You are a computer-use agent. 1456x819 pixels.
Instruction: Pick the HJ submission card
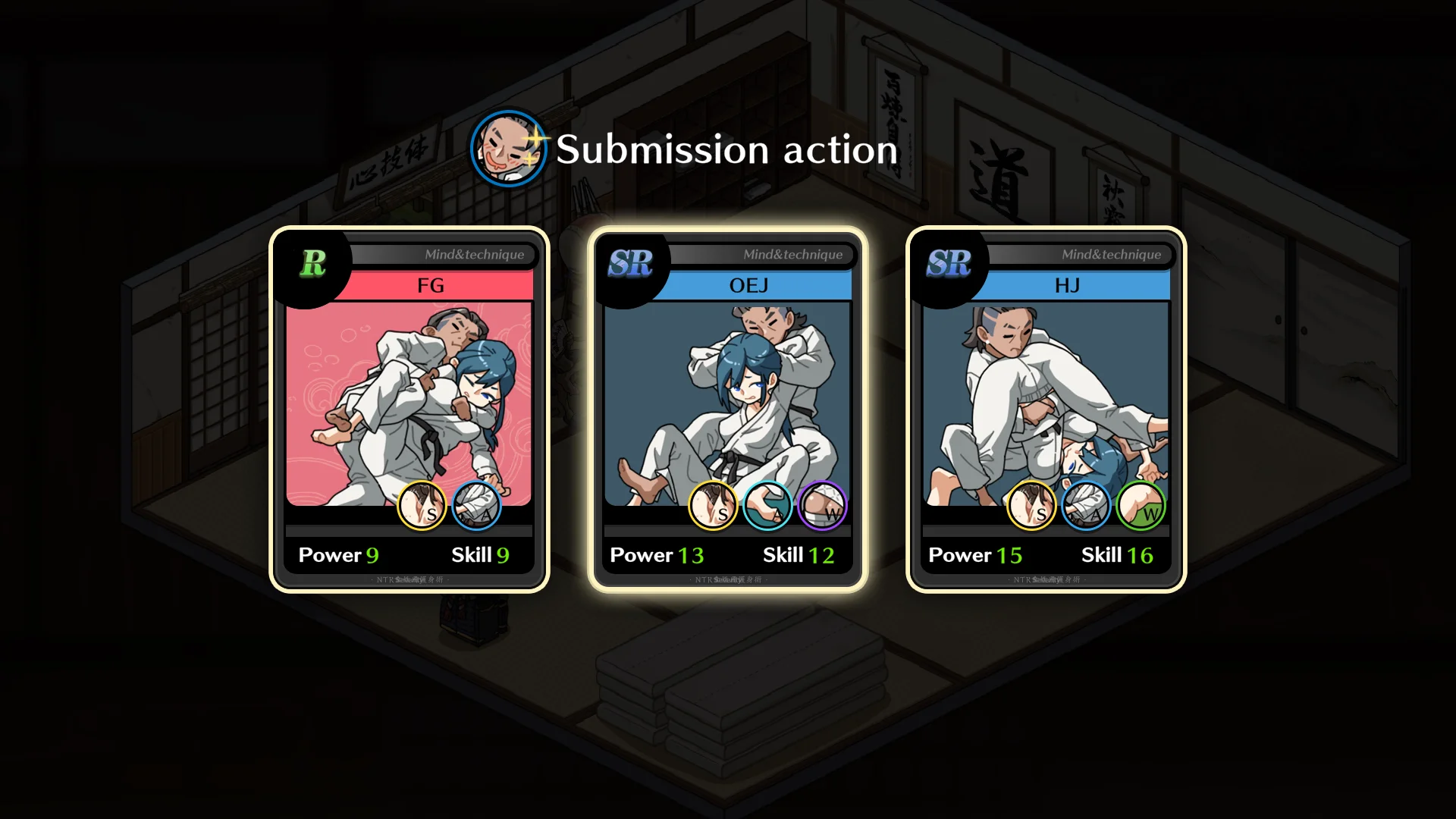(1046, 409)
